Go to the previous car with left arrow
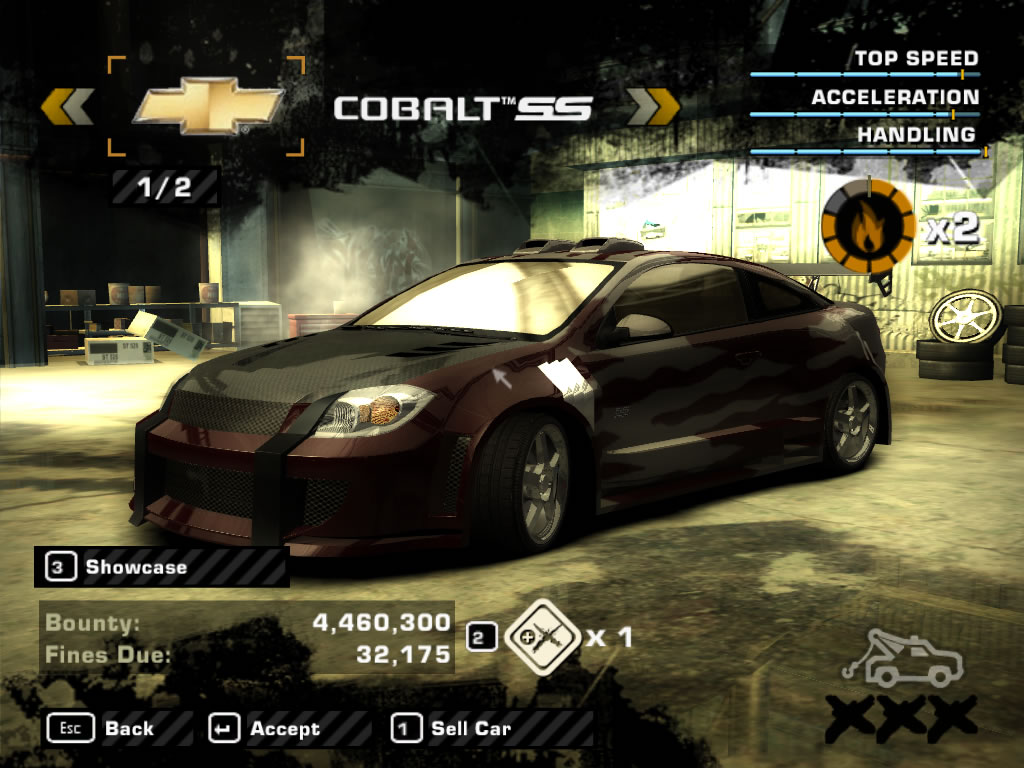Image resolution: width=1024 pixels, height=768 pixels. (68, 106)
